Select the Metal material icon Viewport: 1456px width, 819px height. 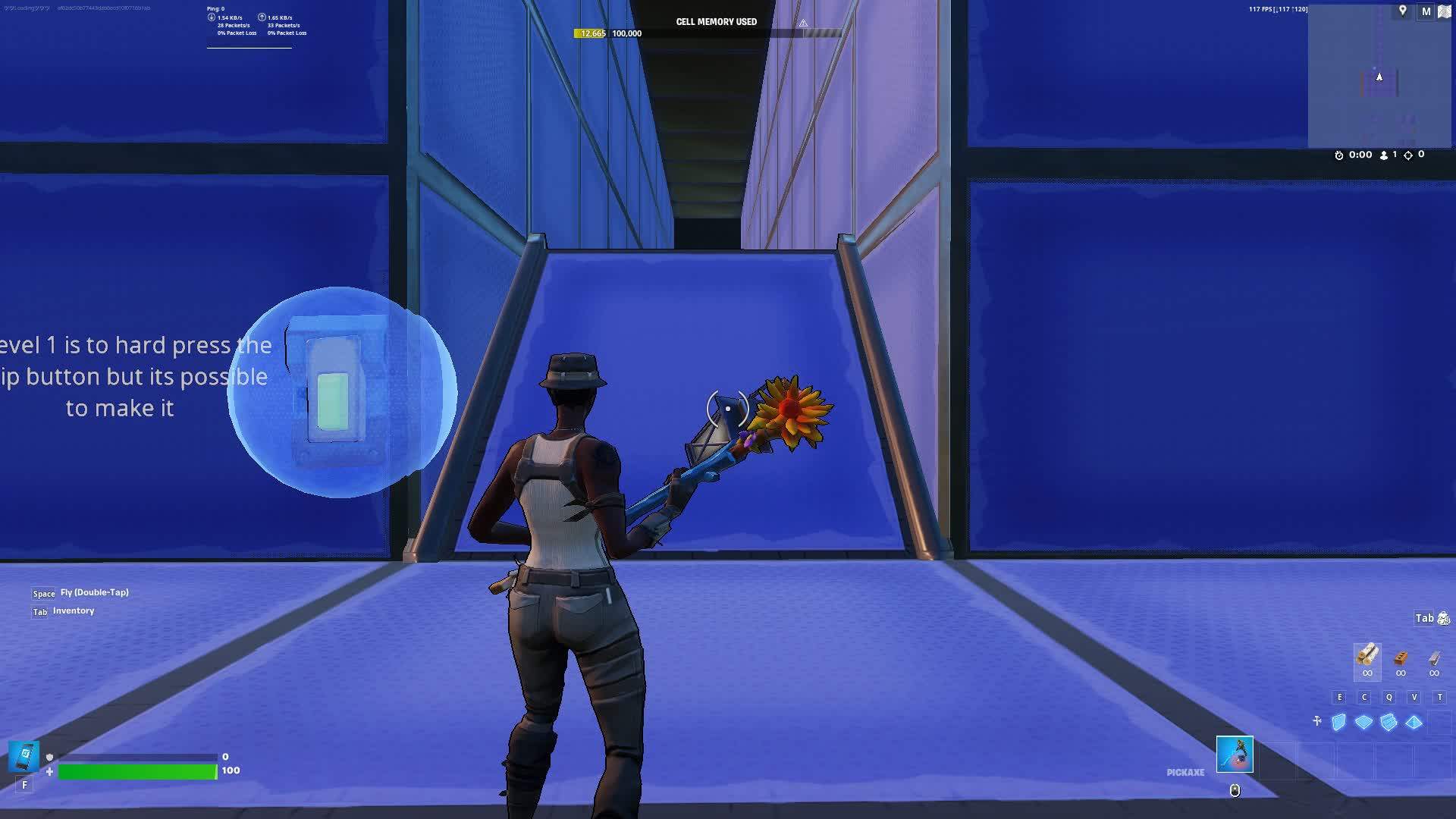[x=1434, y=660]
